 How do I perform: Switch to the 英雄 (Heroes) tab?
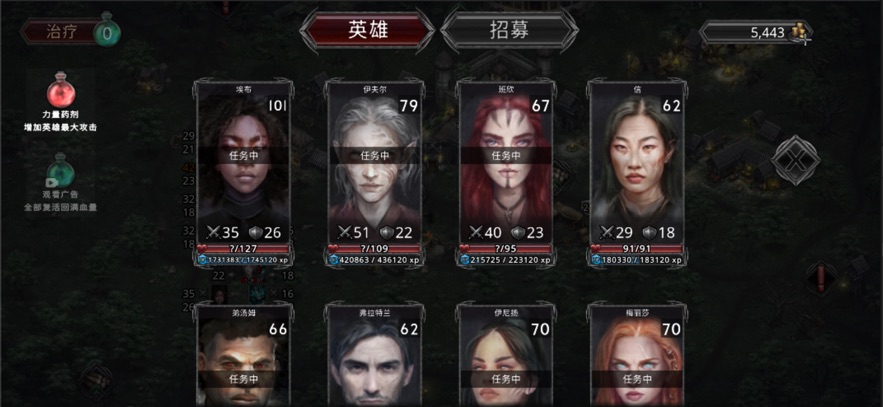click(367, 30)
